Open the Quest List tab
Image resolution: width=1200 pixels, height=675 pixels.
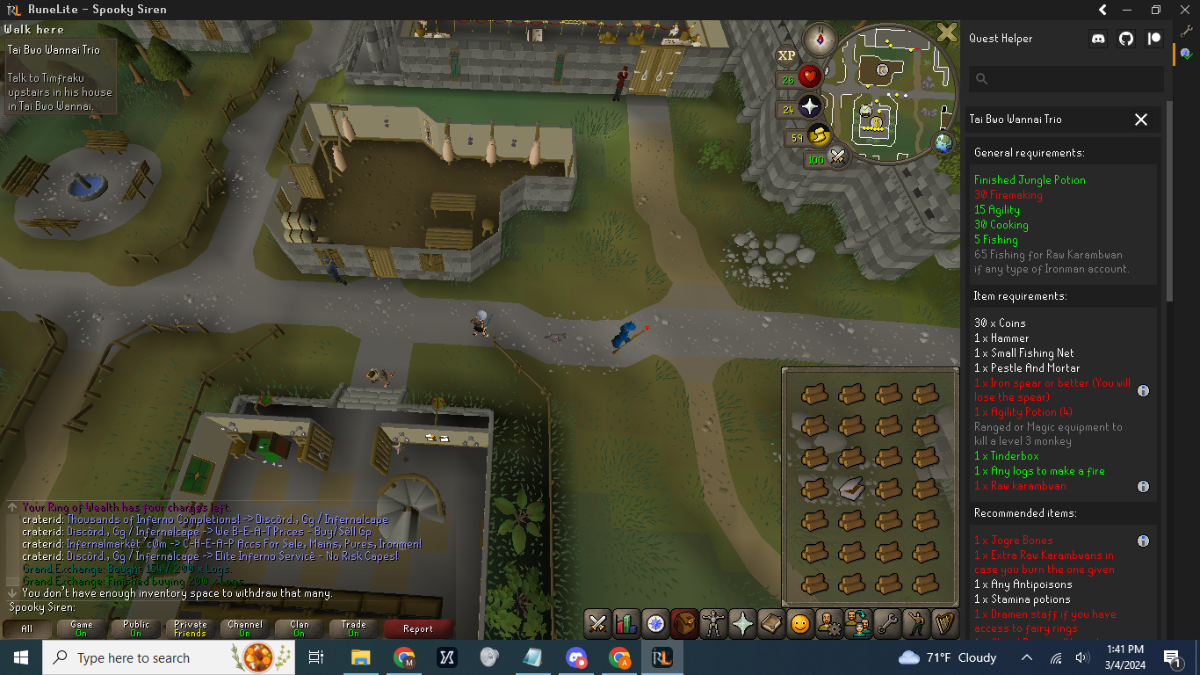pos(655,623)
